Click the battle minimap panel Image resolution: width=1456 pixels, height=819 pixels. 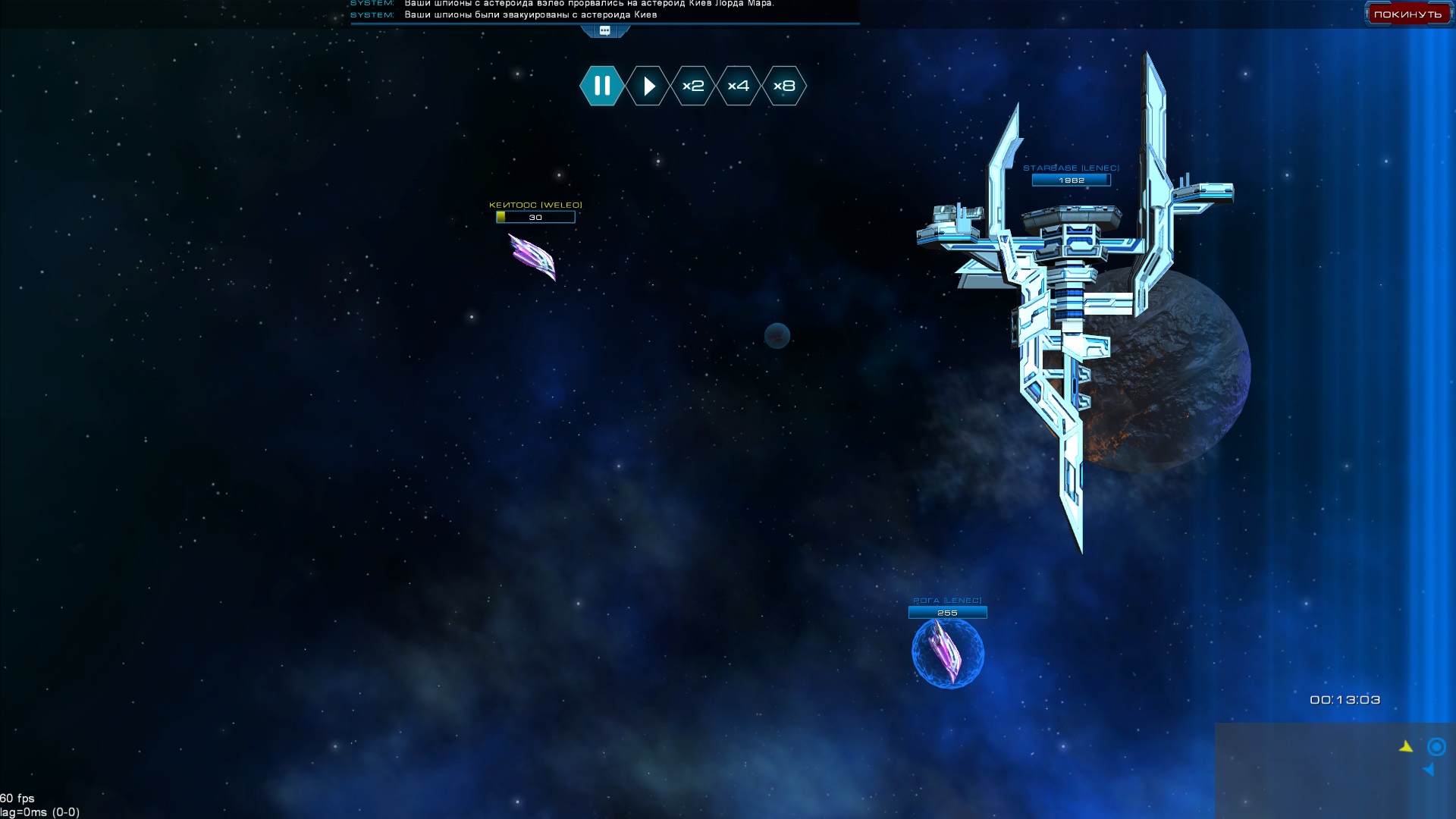click(1335, 770)
